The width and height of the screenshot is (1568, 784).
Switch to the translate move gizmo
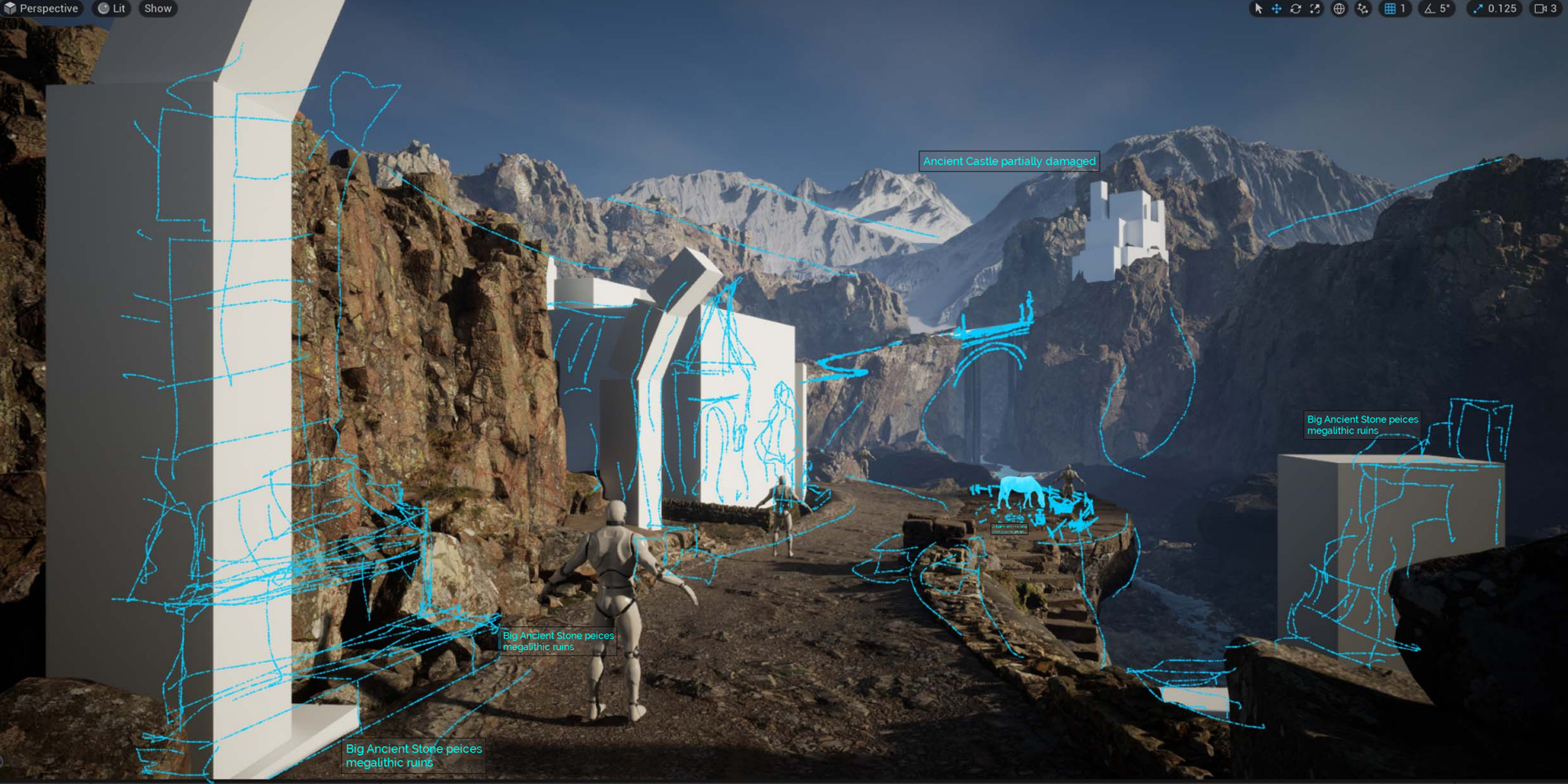coord(1277,9)
